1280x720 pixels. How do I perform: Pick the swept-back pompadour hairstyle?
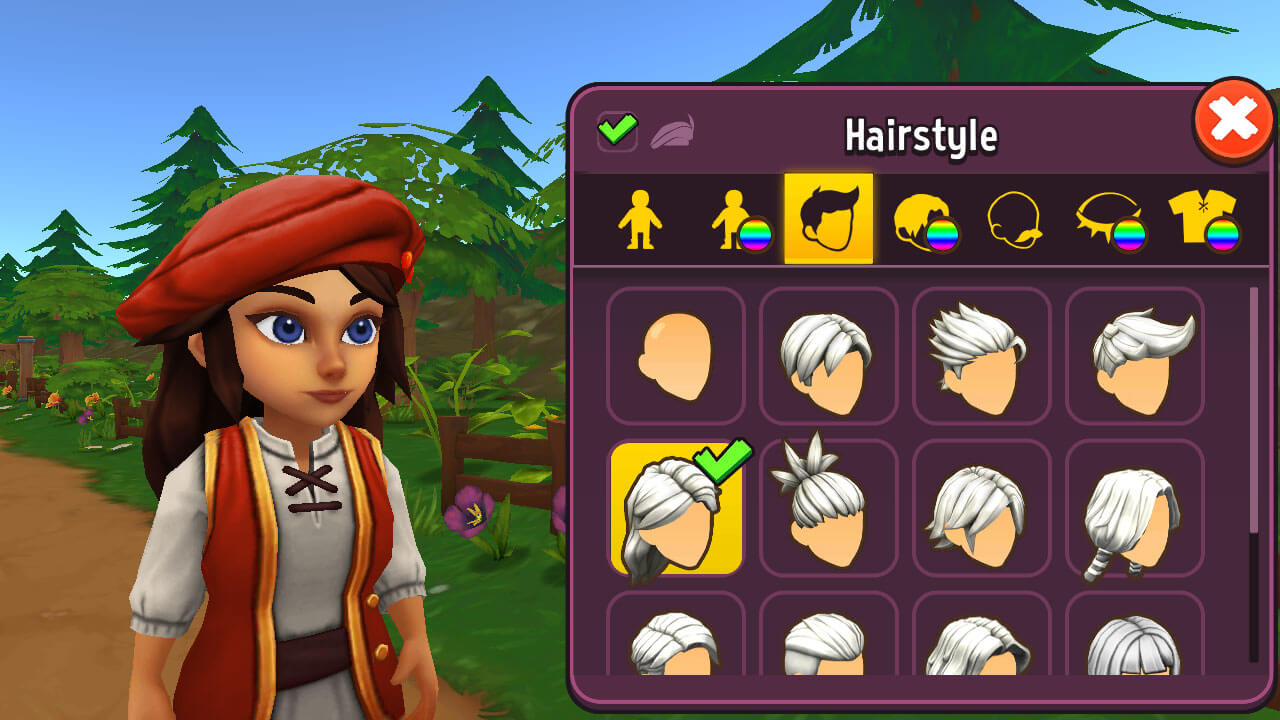(1135, 356)
